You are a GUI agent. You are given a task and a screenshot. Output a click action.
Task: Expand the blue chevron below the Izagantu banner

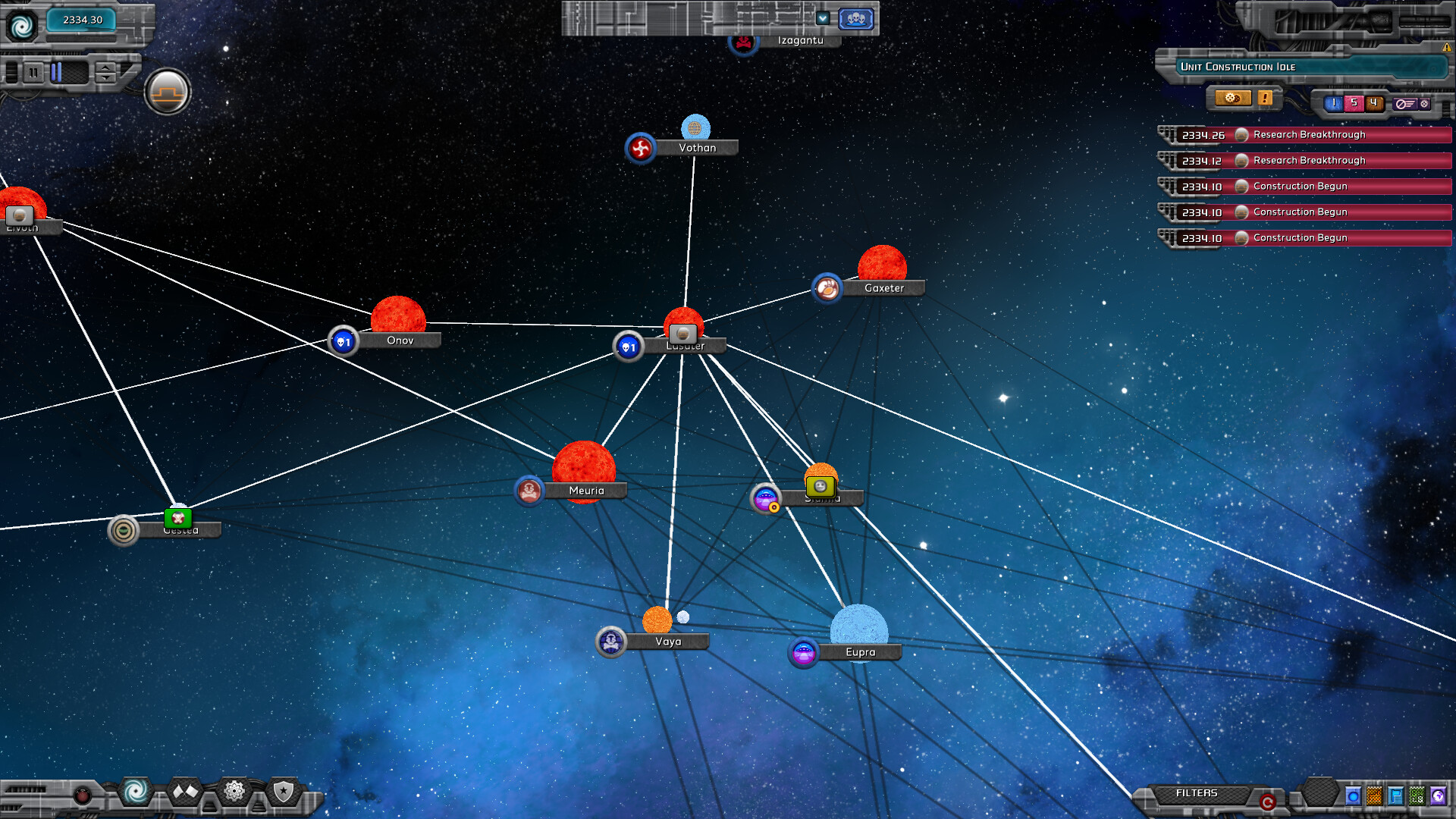click(823, 19)
